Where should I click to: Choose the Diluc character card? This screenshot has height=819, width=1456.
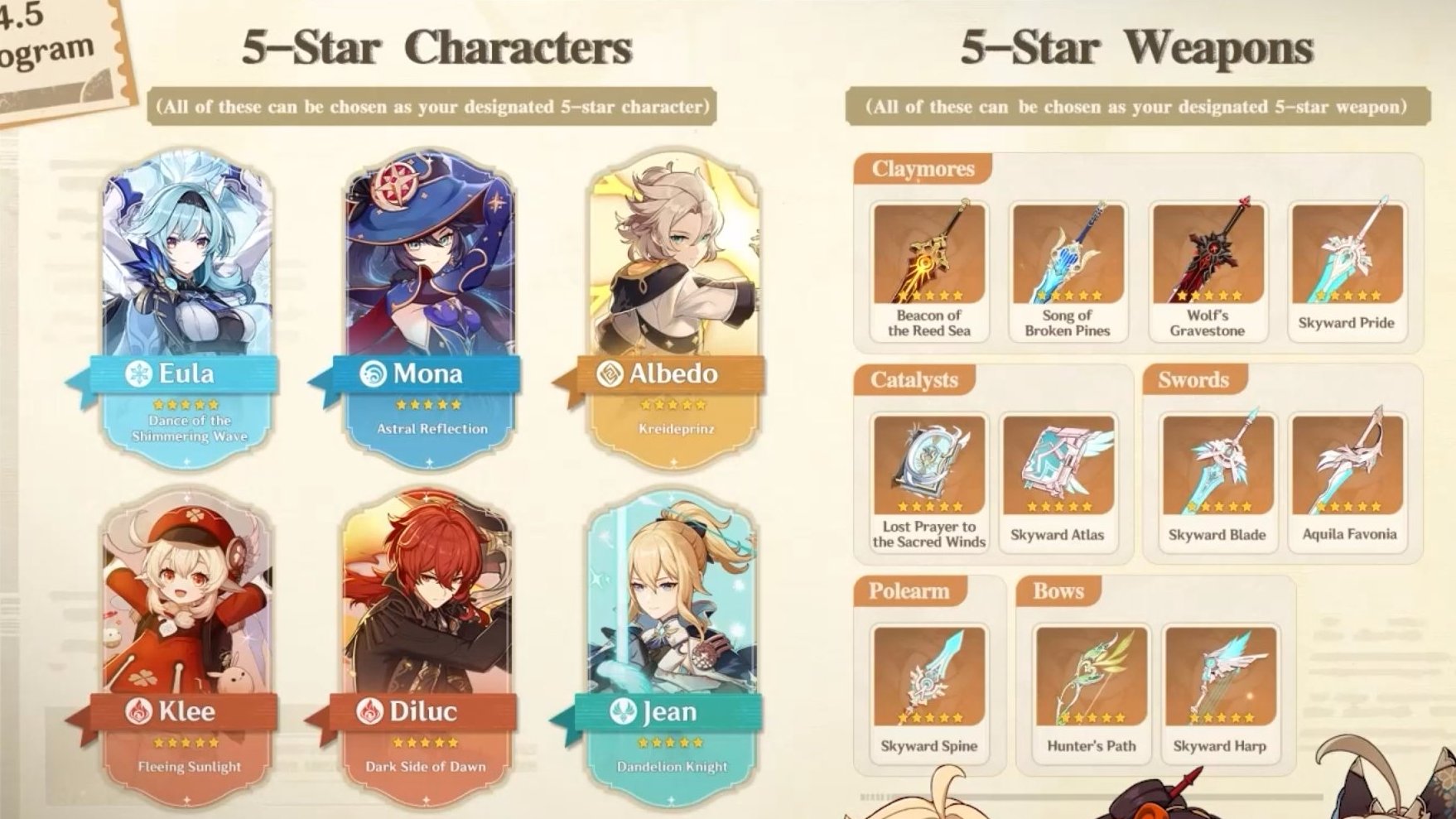coord(427,642)
